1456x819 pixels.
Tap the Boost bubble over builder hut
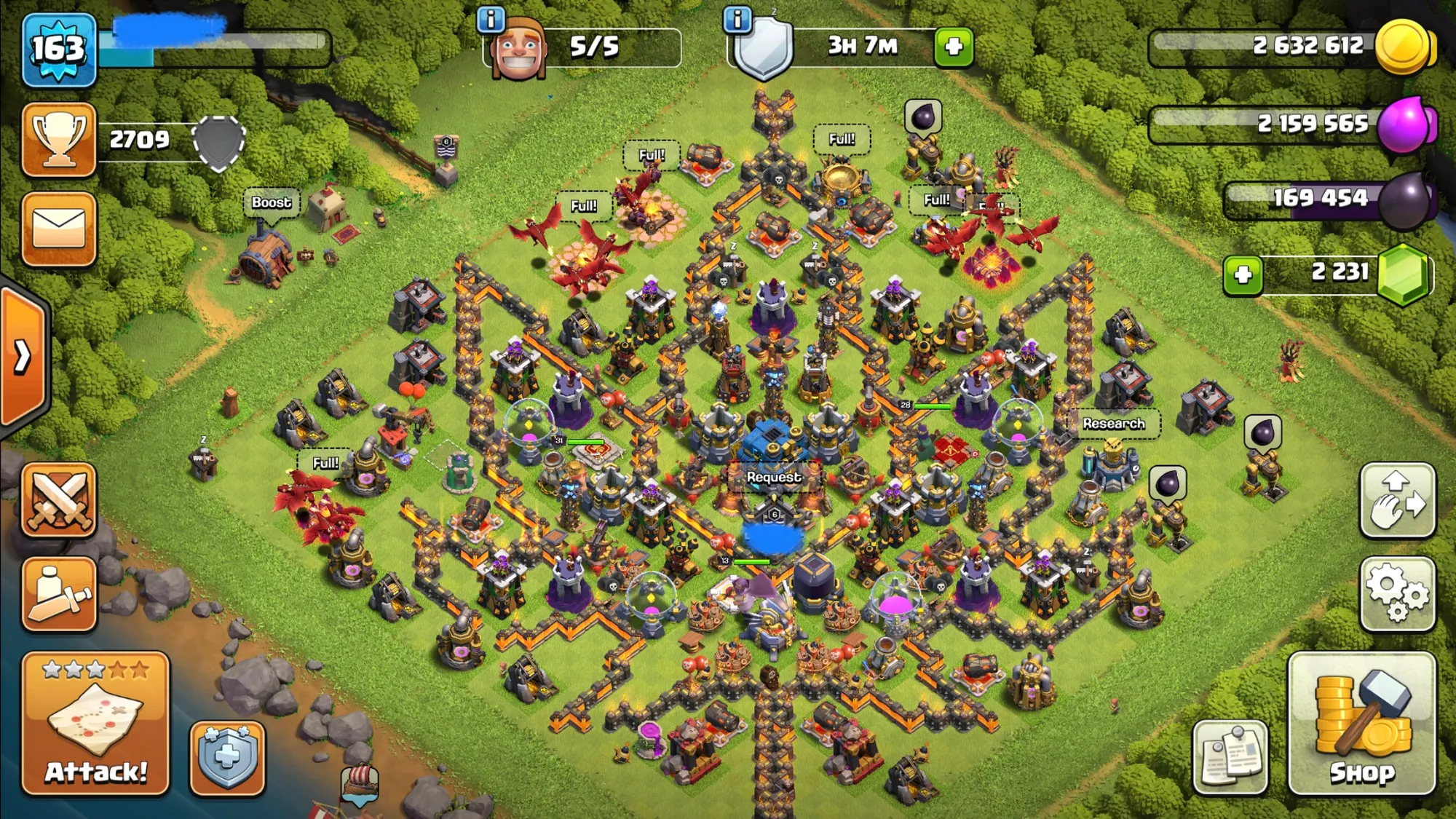click(271, 202)
